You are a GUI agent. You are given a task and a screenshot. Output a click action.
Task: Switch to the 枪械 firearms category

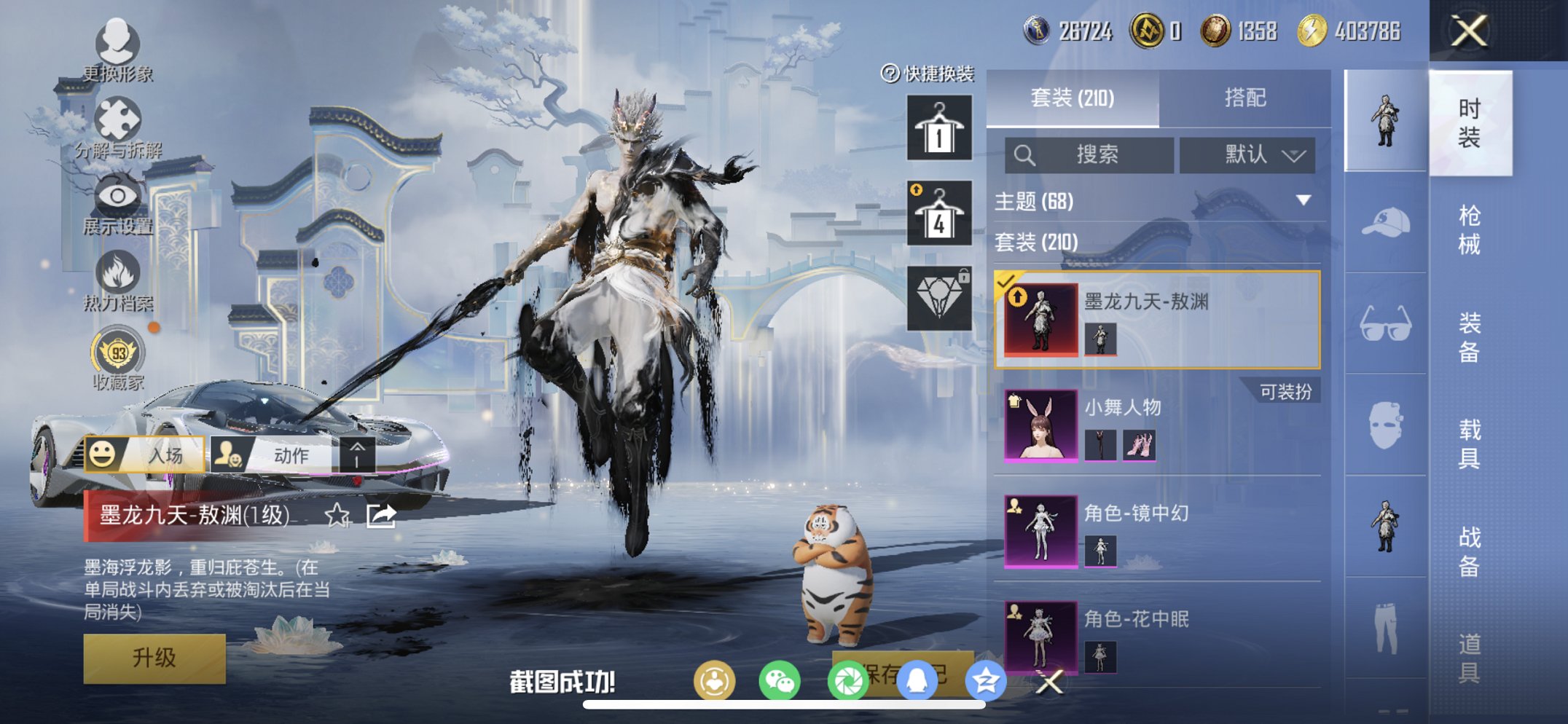1469,229
